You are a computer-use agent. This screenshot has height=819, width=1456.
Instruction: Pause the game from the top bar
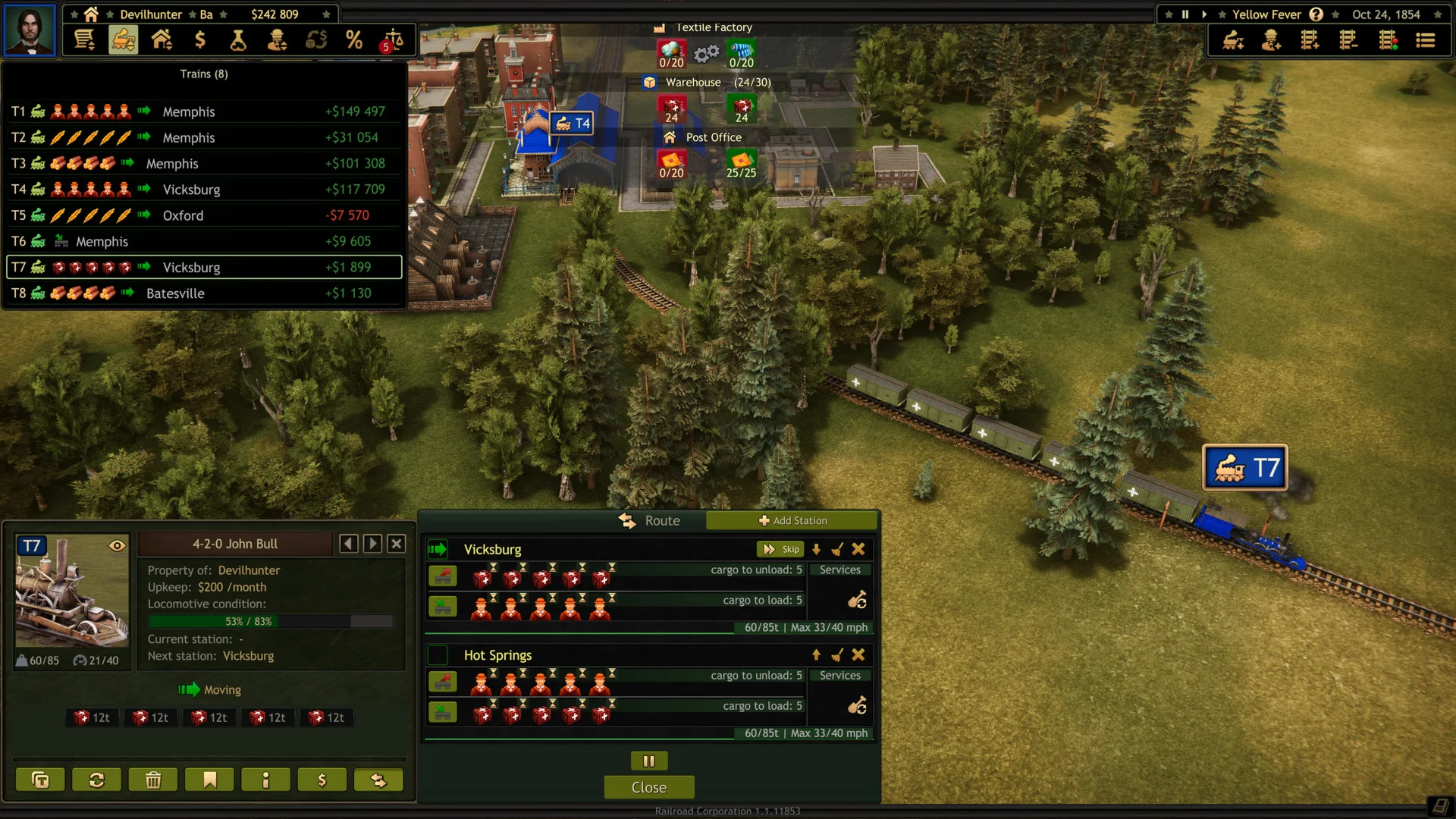tap(1185, 14)
